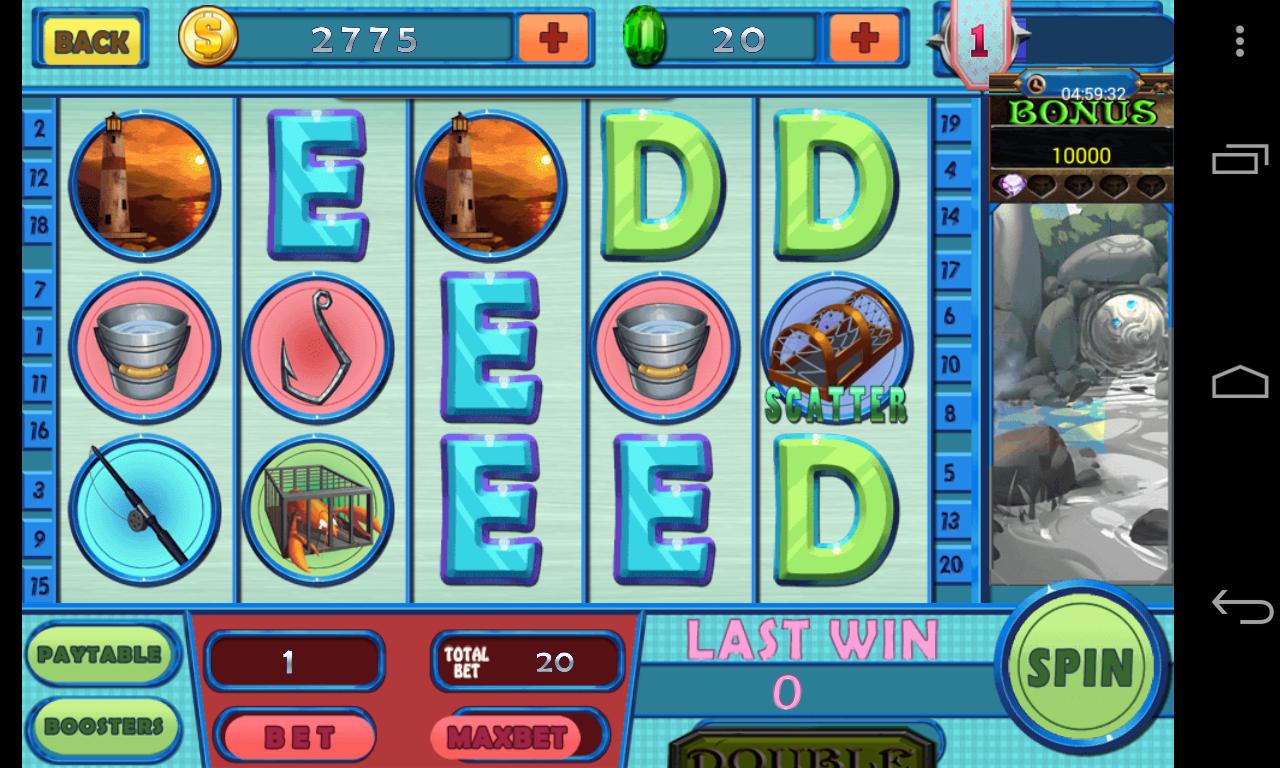Screen dimensions: 1280x768
Task: Select the fishing rod symbol
Action: click(143, 510)
